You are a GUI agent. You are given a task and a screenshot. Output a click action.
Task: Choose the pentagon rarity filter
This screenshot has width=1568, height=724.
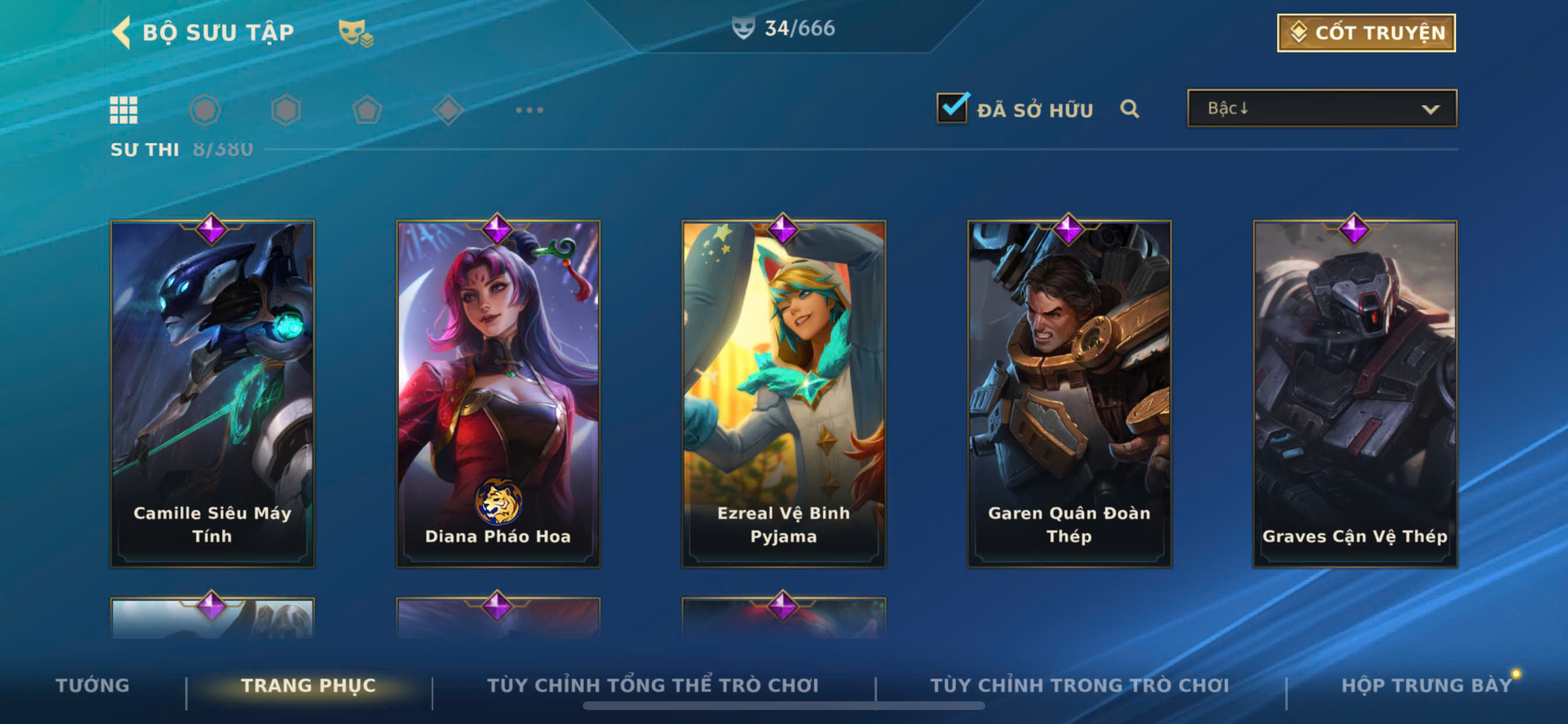tap(367, 111)
